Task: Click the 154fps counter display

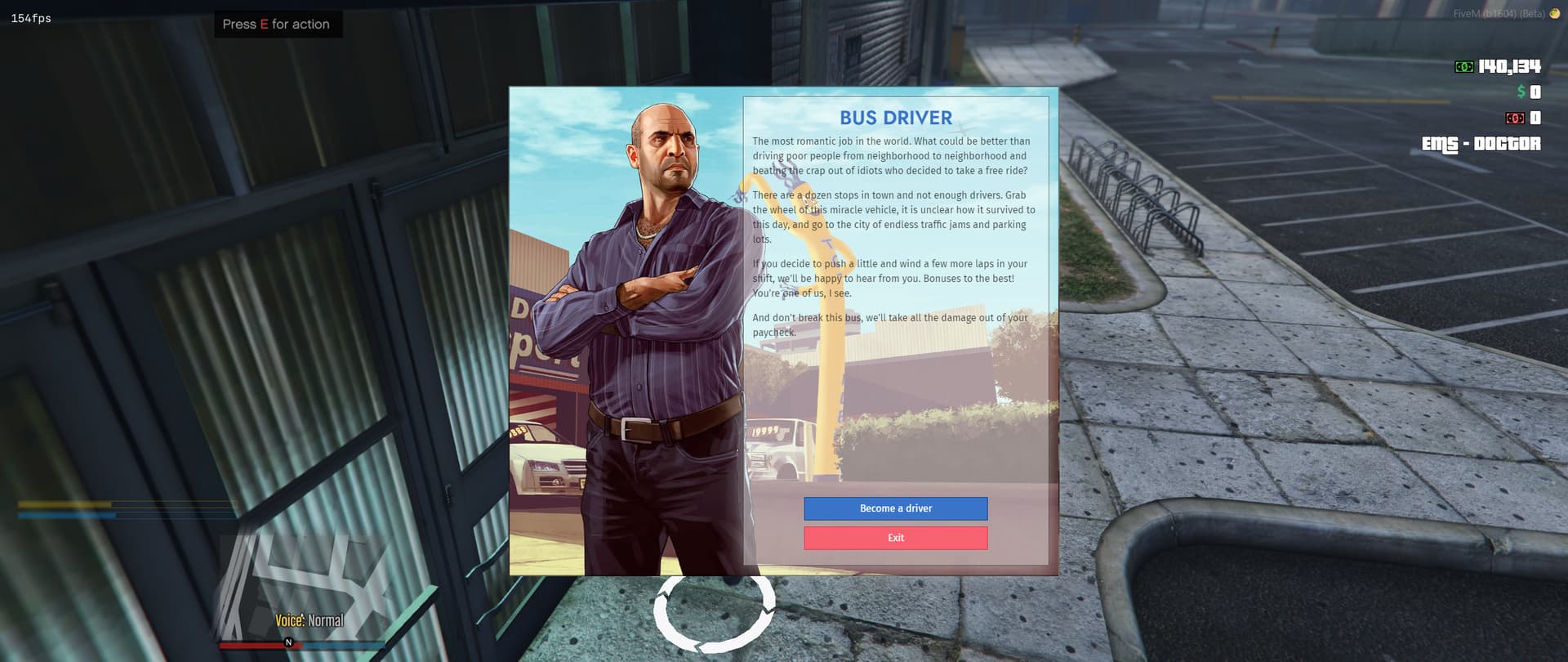Action: [29, 17]
